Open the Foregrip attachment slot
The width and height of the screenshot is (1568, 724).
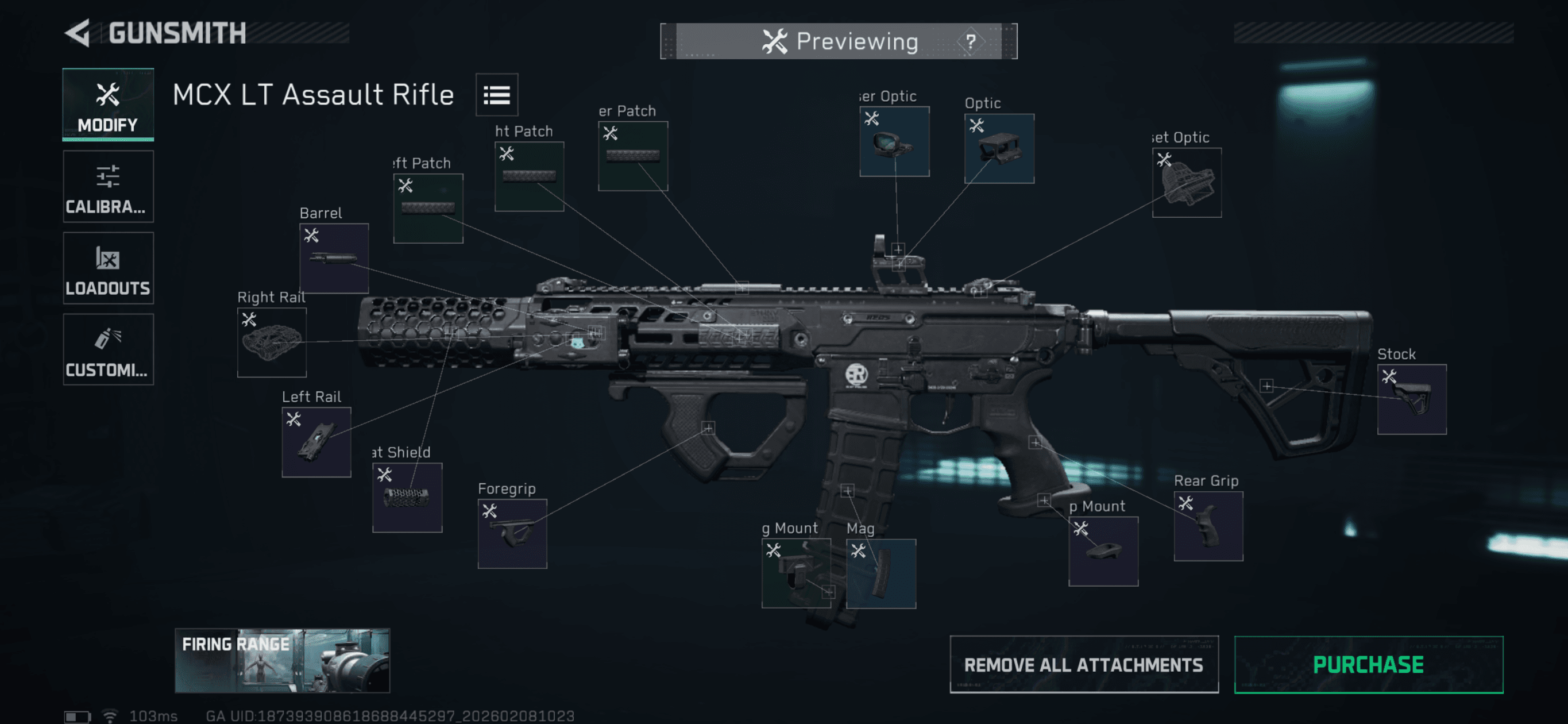pyautogui.click(x=512, y=534)
